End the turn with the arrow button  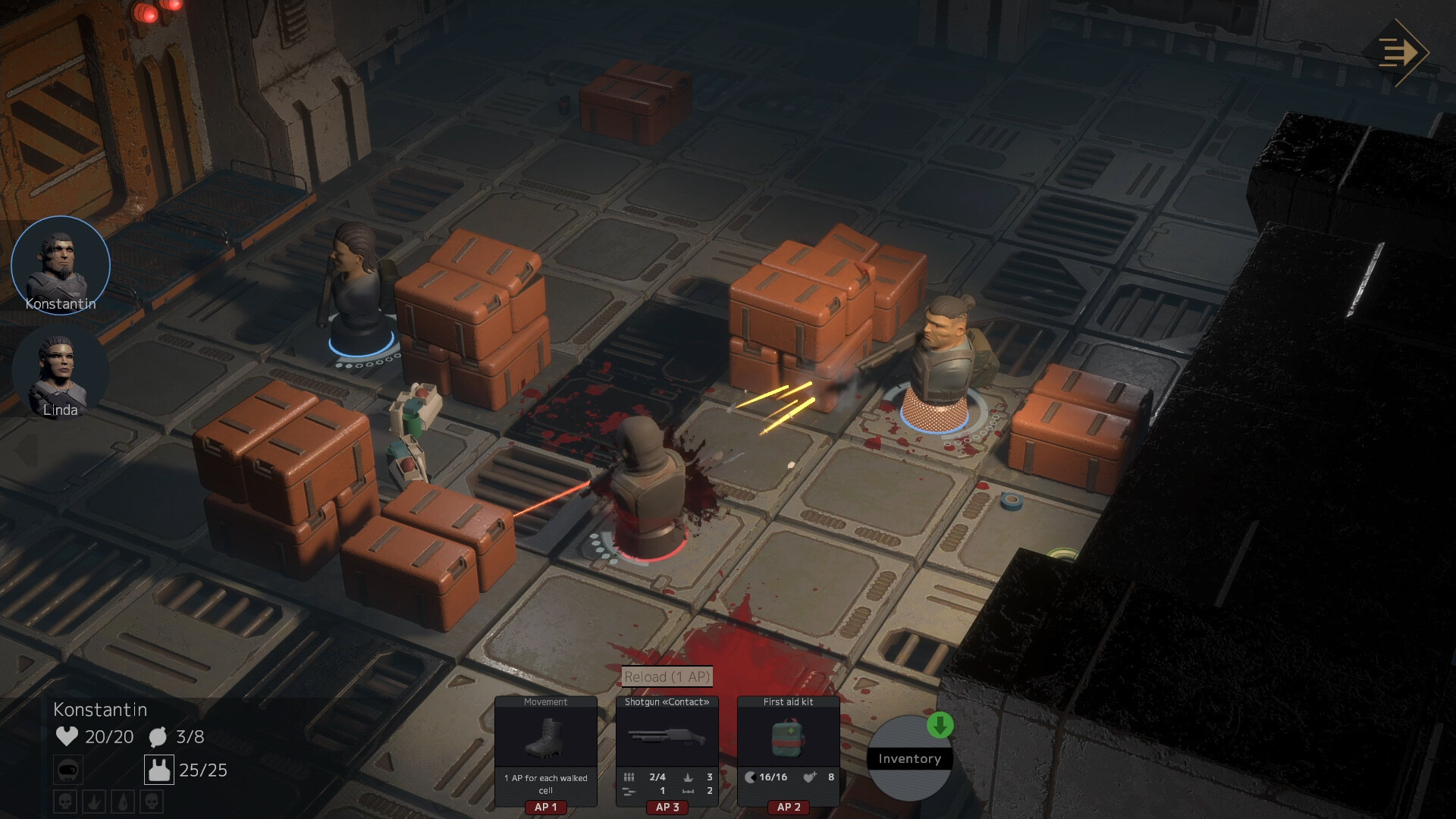coord(1401,52)
